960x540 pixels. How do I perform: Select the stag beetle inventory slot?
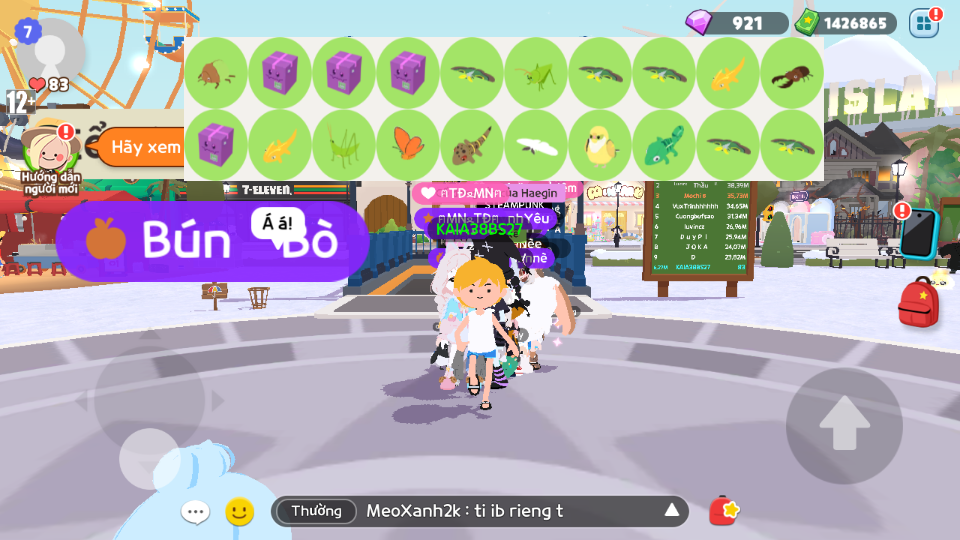coord(792,74)
